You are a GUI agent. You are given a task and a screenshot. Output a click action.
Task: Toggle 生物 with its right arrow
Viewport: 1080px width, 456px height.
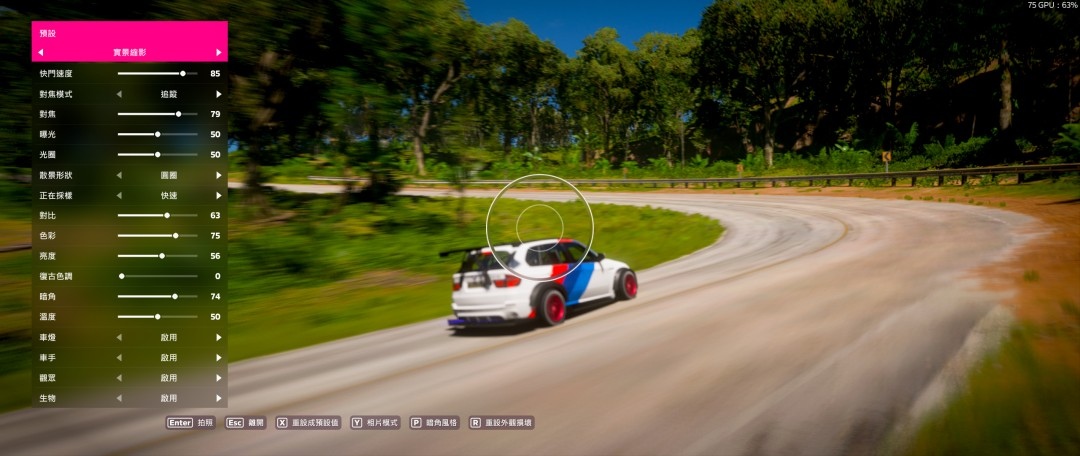pyautogui.click(x=219, y=398)
